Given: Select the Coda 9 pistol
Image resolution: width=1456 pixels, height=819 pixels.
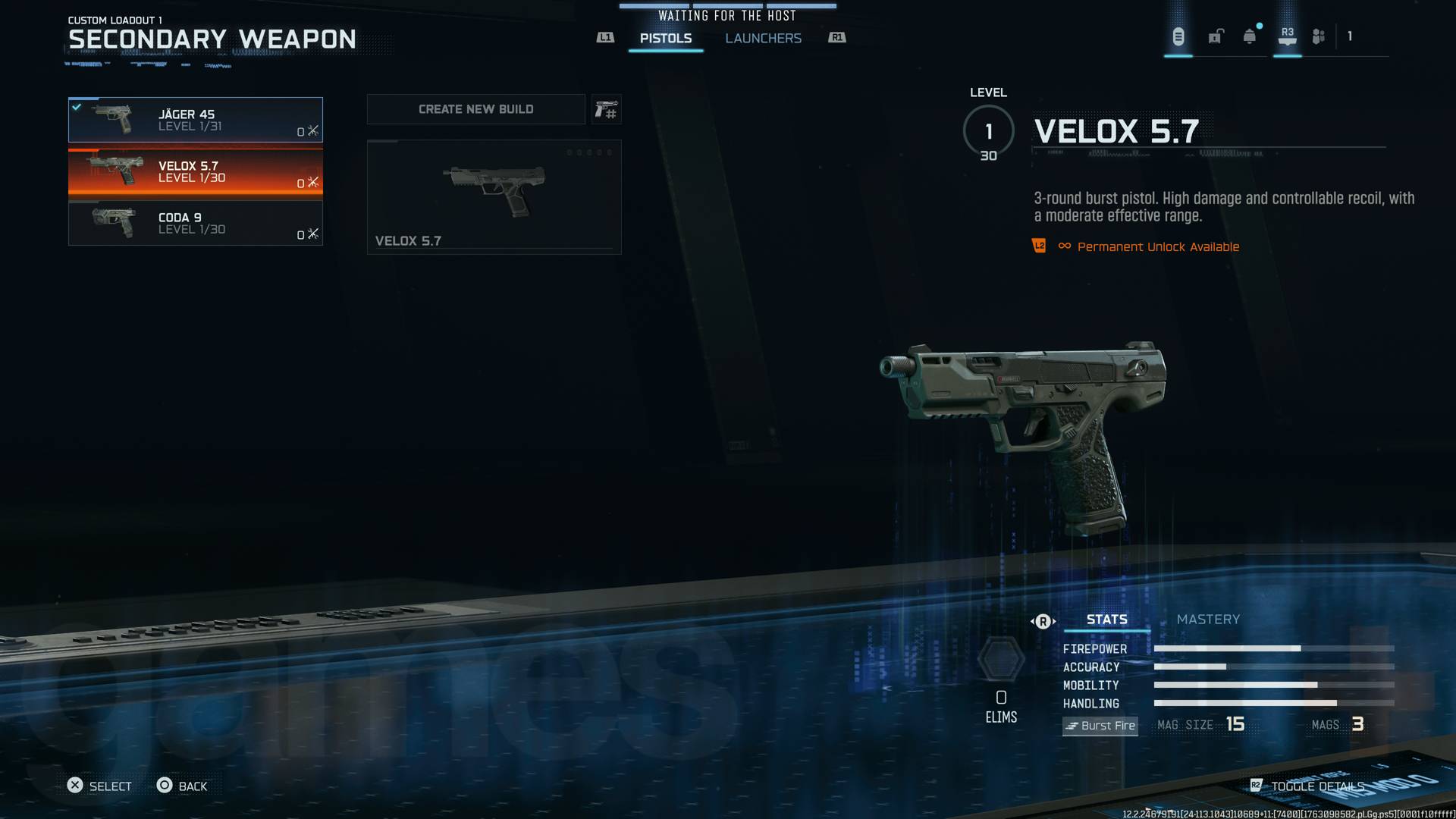Looking at the screenshot, I should point(196,223).
